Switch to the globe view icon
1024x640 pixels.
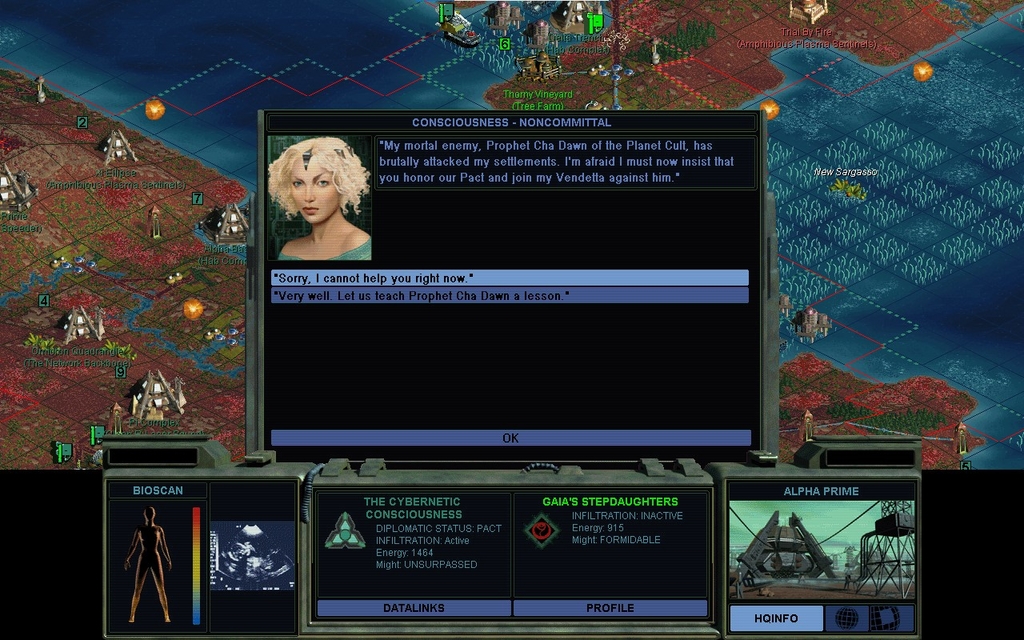(x=846, y=618)
